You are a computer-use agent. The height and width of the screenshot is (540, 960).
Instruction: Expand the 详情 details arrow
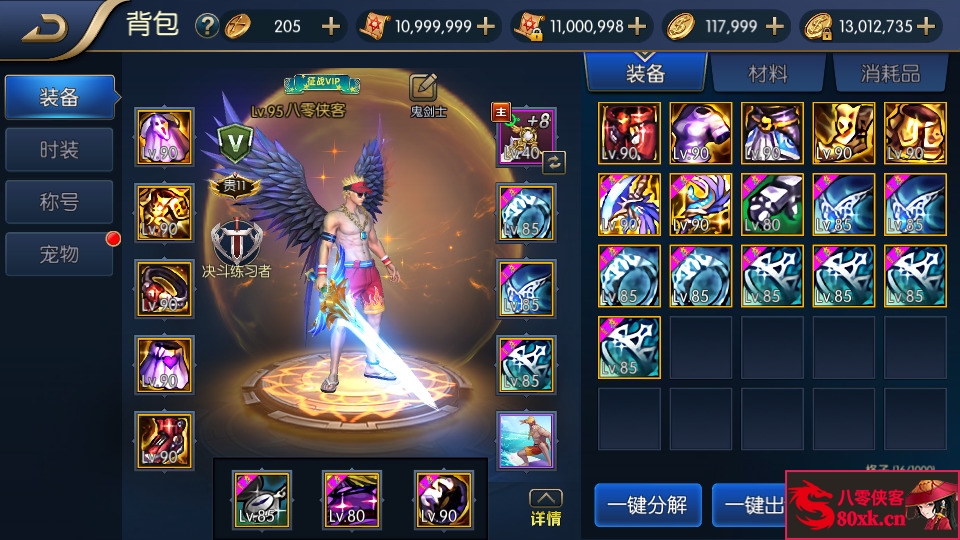(x=545, y=507)
